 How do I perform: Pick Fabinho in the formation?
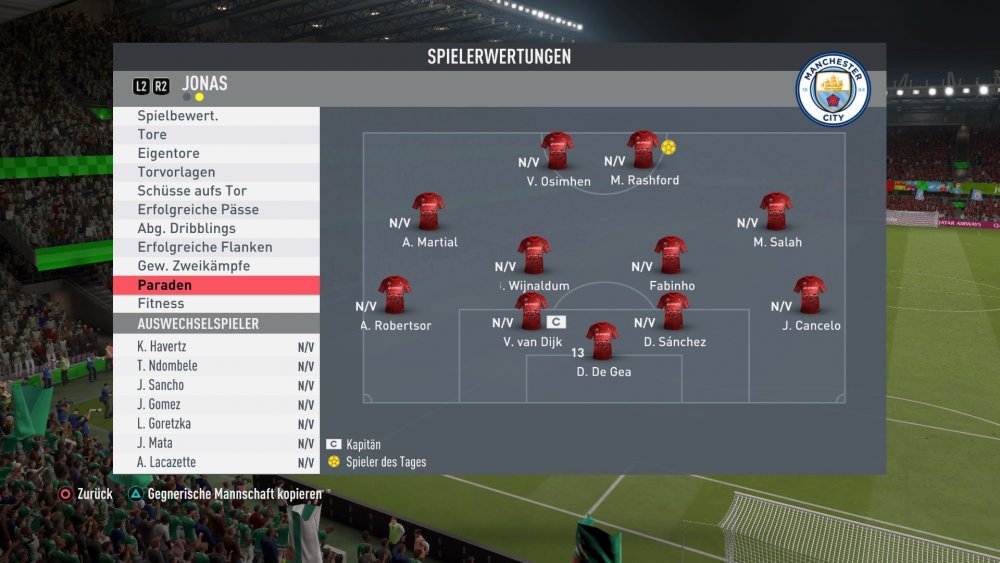(x=670, y=255)
